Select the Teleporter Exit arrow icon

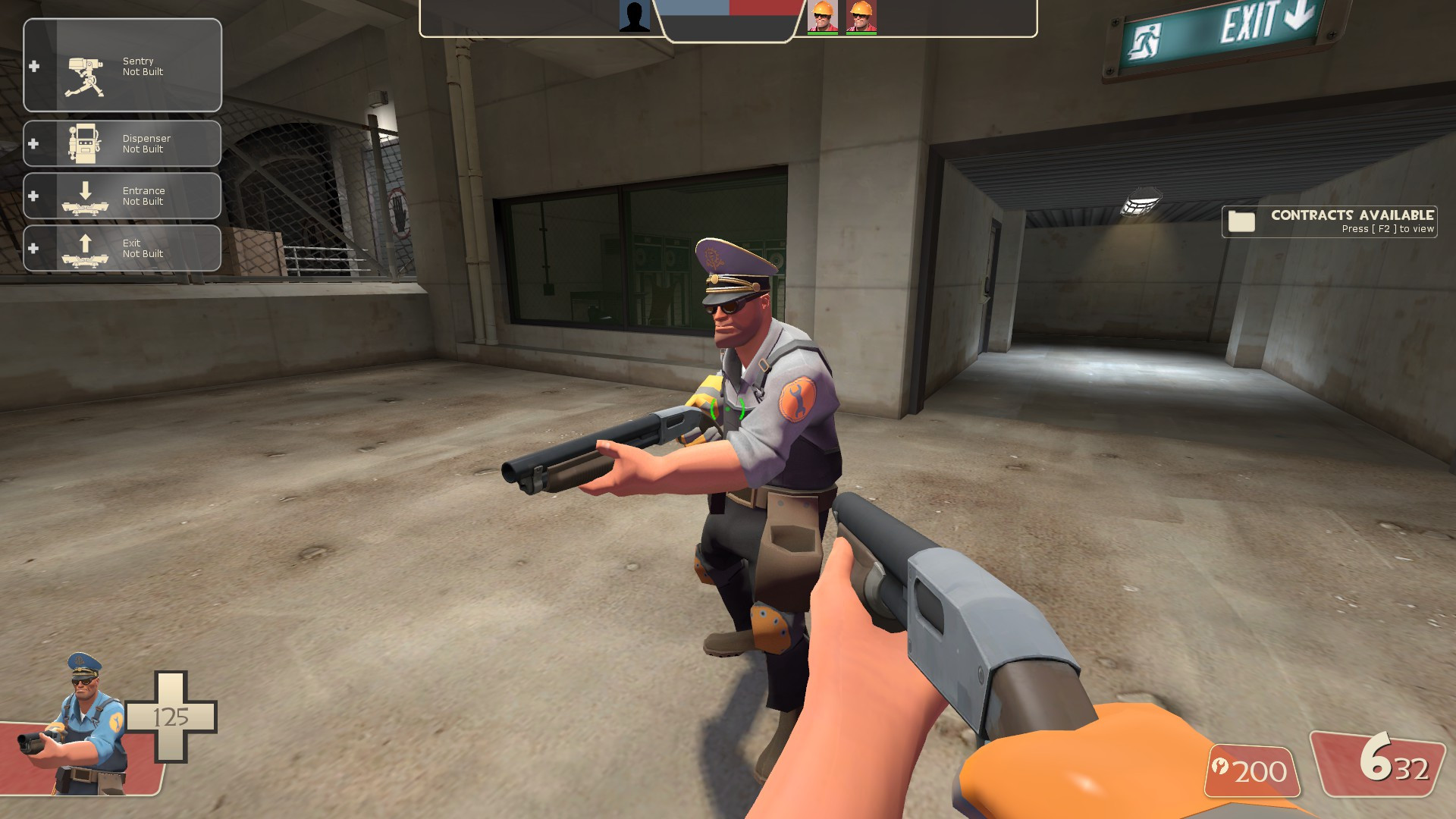[83, 248]
